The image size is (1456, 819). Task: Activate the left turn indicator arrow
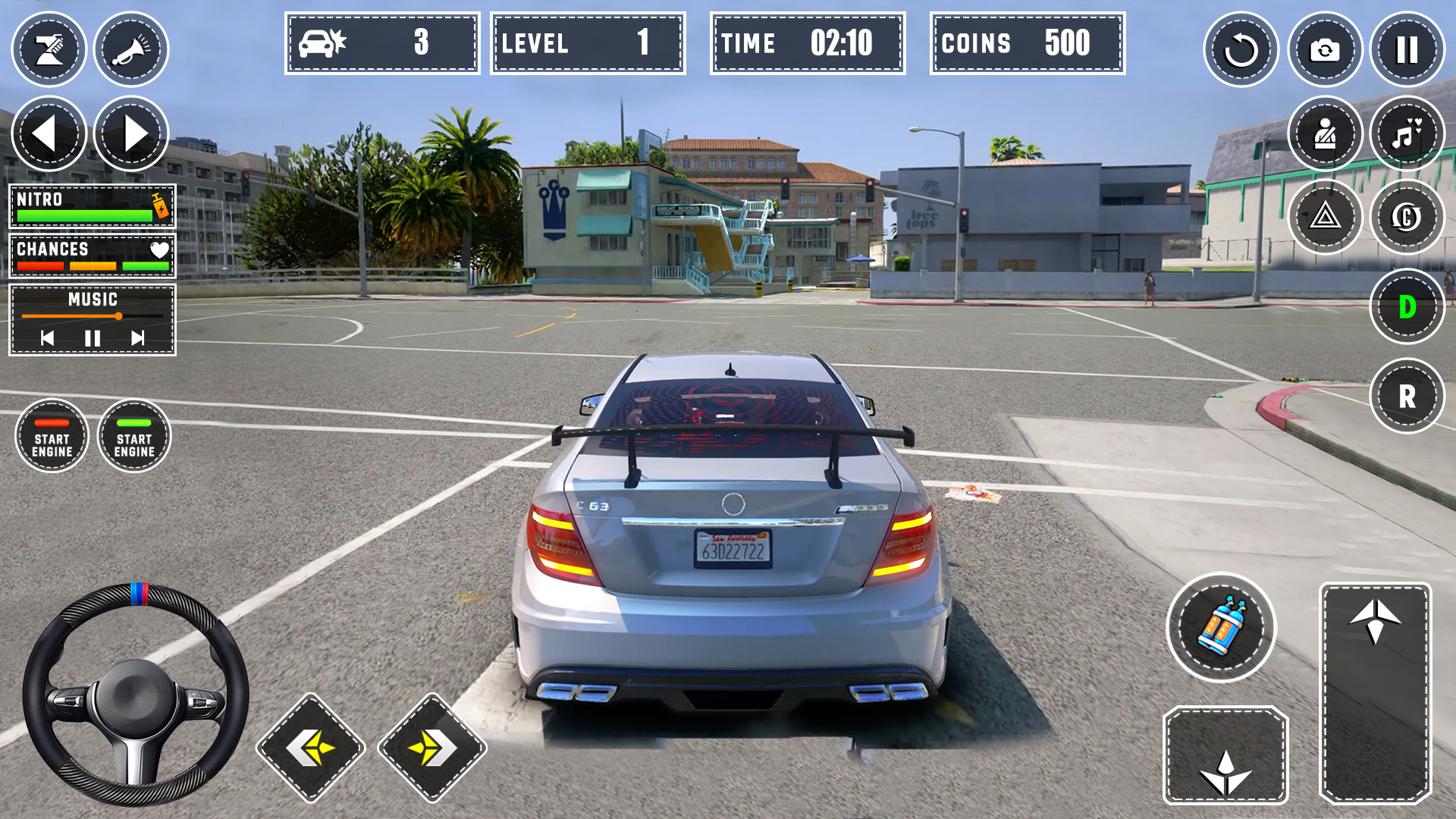click(x=49, y=134)
